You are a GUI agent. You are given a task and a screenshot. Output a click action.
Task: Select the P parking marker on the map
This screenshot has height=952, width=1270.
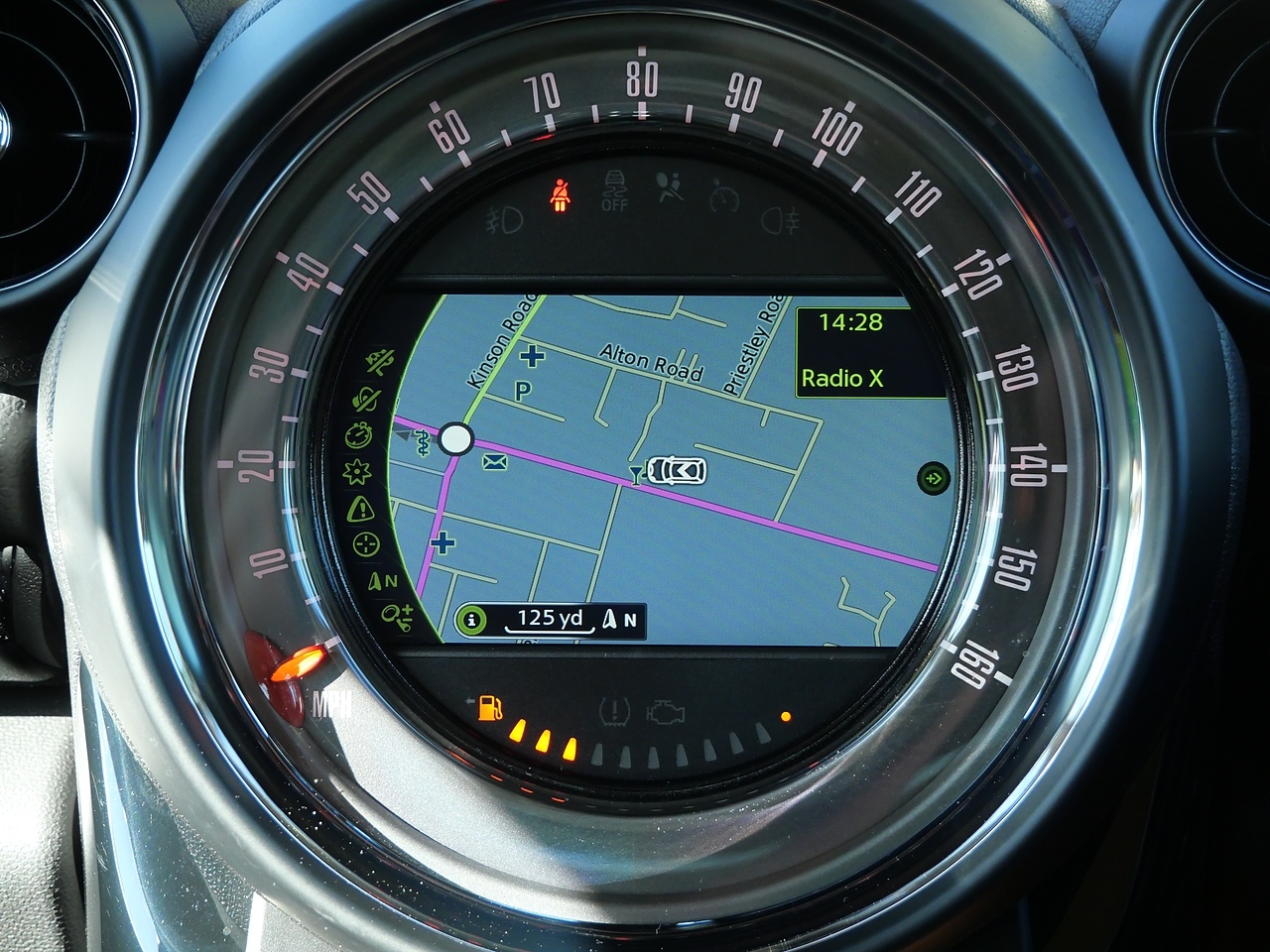coord(523,392)
